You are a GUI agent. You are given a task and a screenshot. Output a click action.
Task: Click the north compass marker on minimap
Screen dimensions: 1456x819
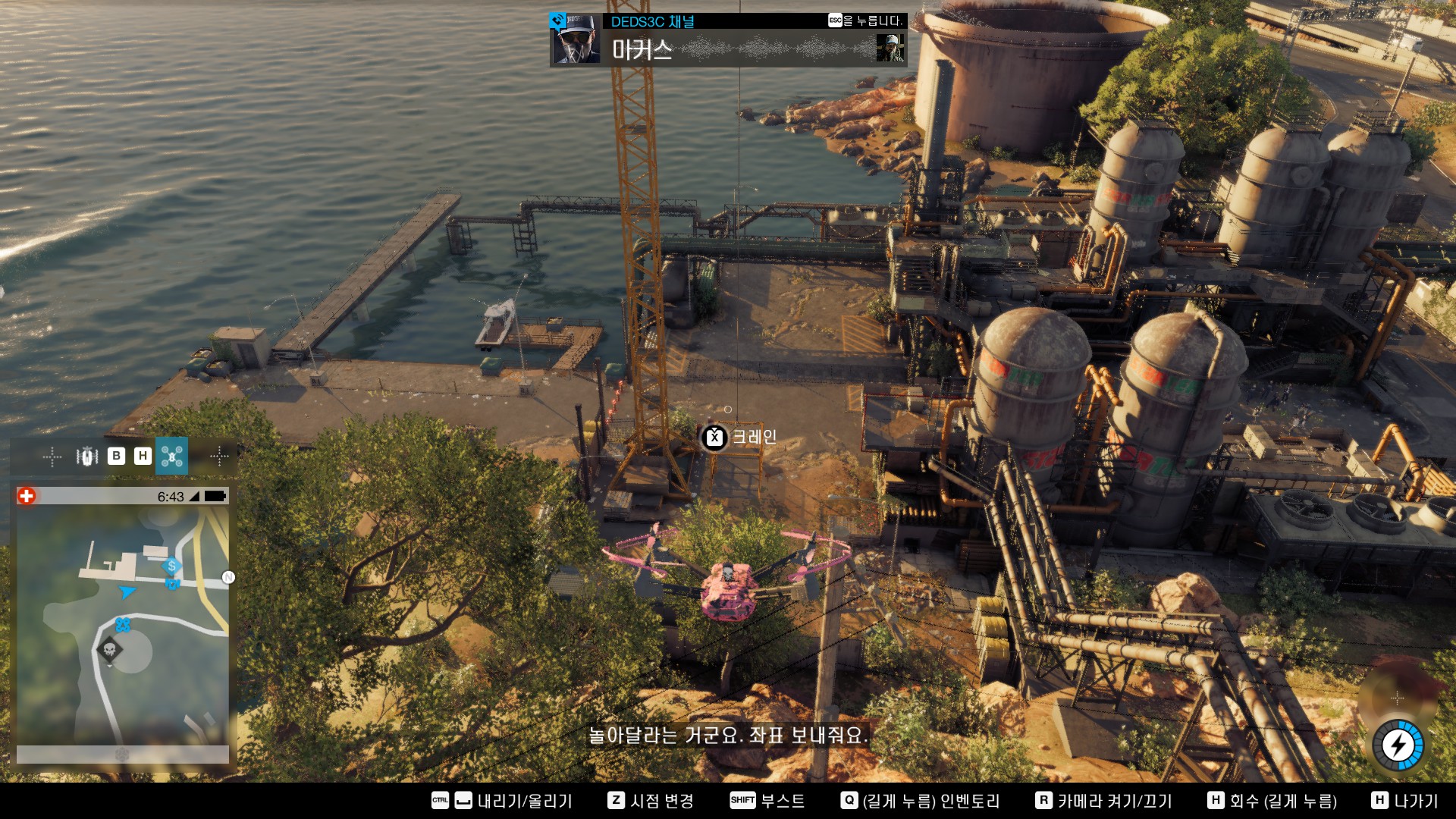click(x=228, y=578)
